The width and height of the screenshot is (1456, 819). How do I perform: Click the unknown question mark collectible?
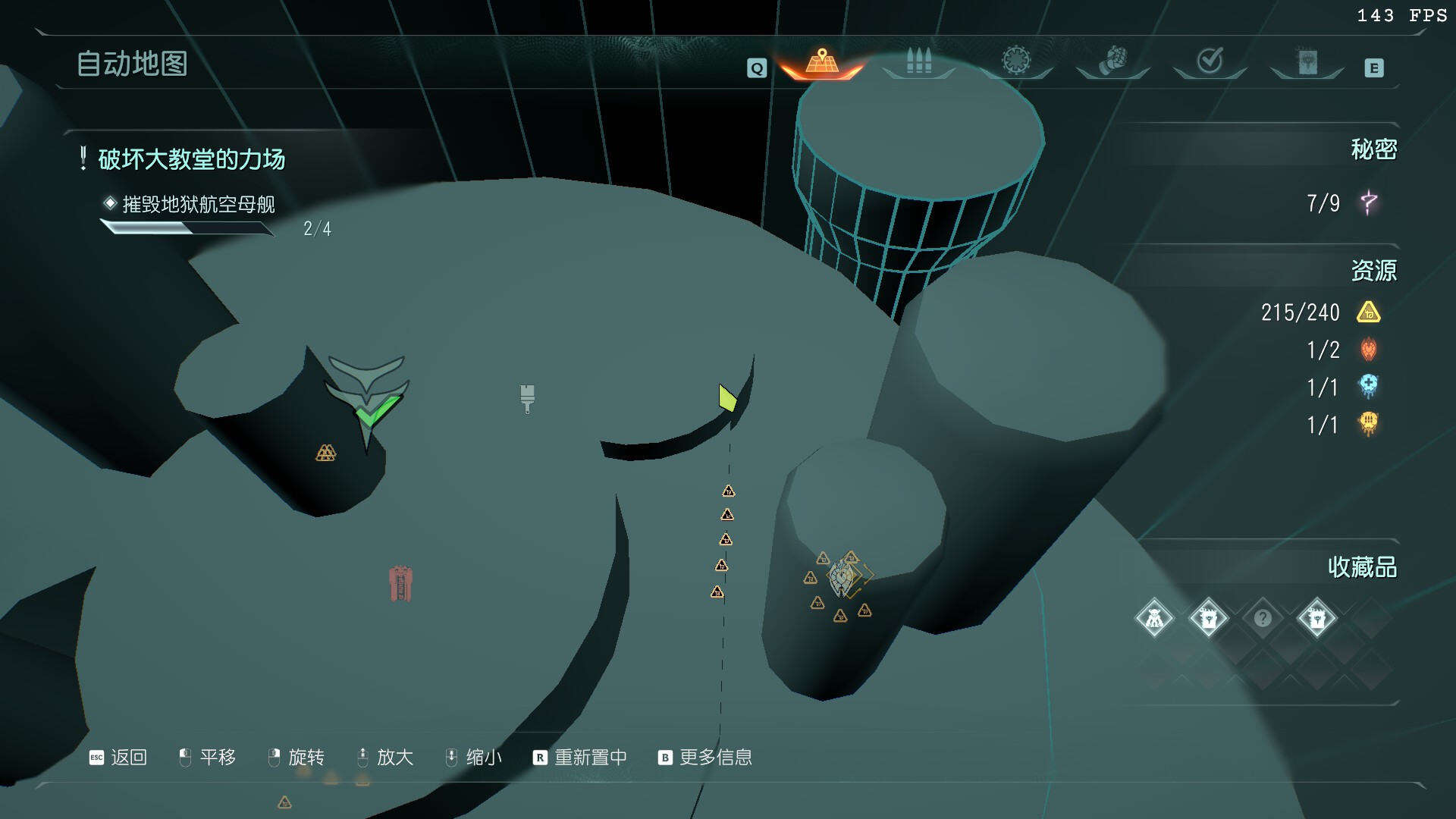[1263, 619]
